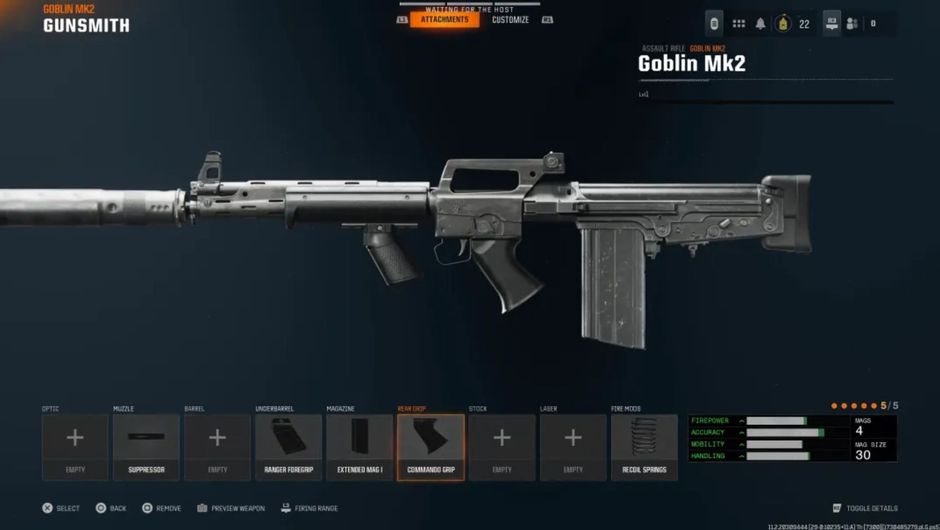Select the Ranger Foregrip underbarrel slot
940x530 pixels.
click(x=288, y=446)
